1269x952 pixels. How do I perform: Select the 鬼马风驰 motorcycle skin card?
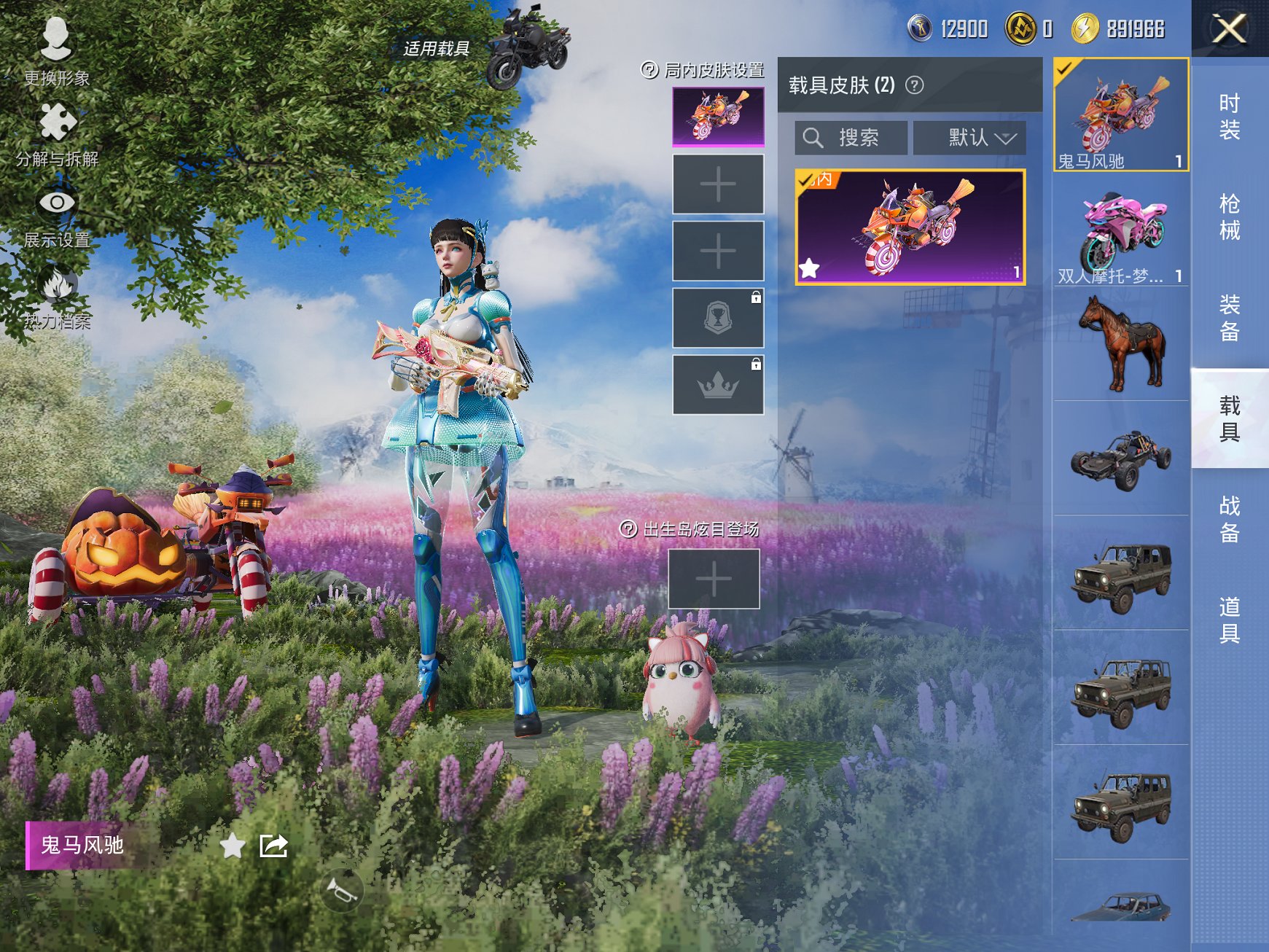click(910, 227)
